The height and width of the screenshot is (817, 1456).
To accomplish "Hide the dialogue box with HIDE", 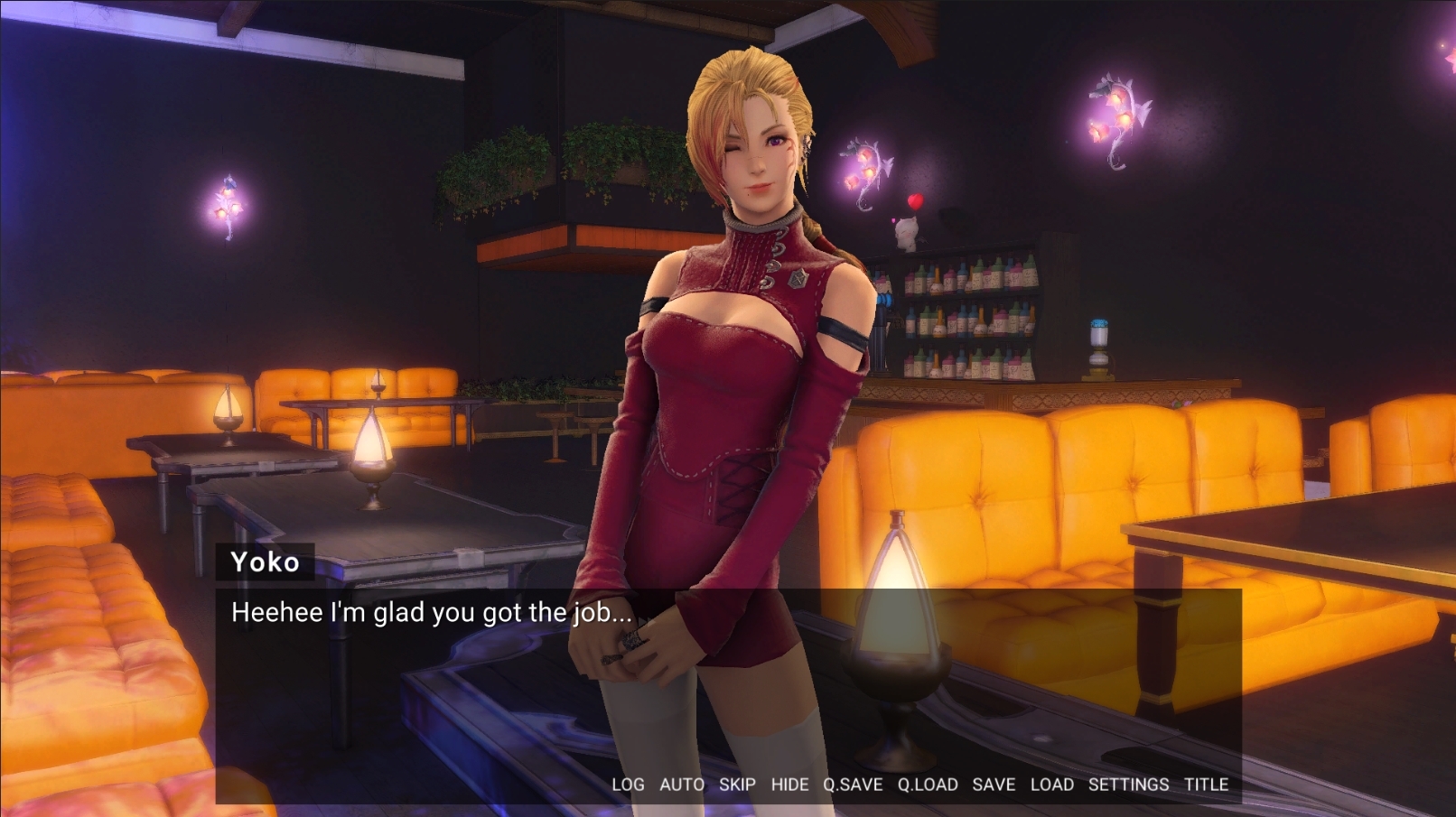I will (x=789, y=785).
